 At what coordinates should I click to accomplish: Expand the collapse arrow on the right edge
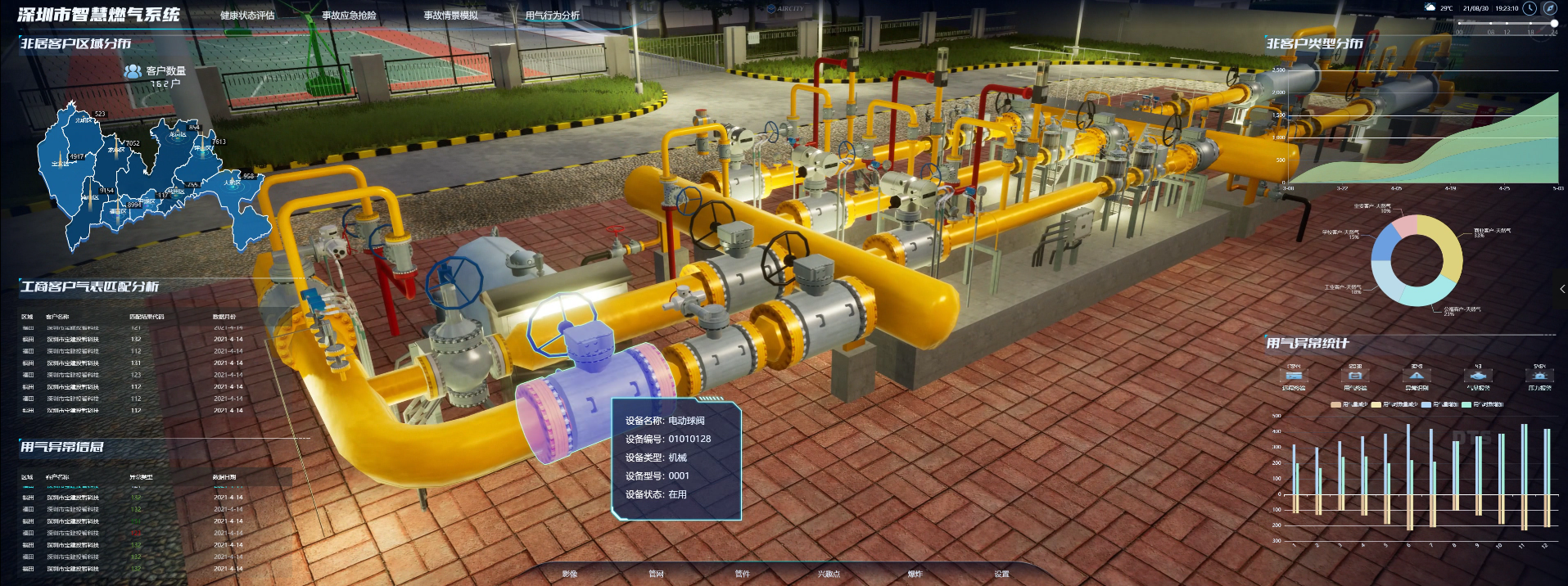[x=1562, y=289]
